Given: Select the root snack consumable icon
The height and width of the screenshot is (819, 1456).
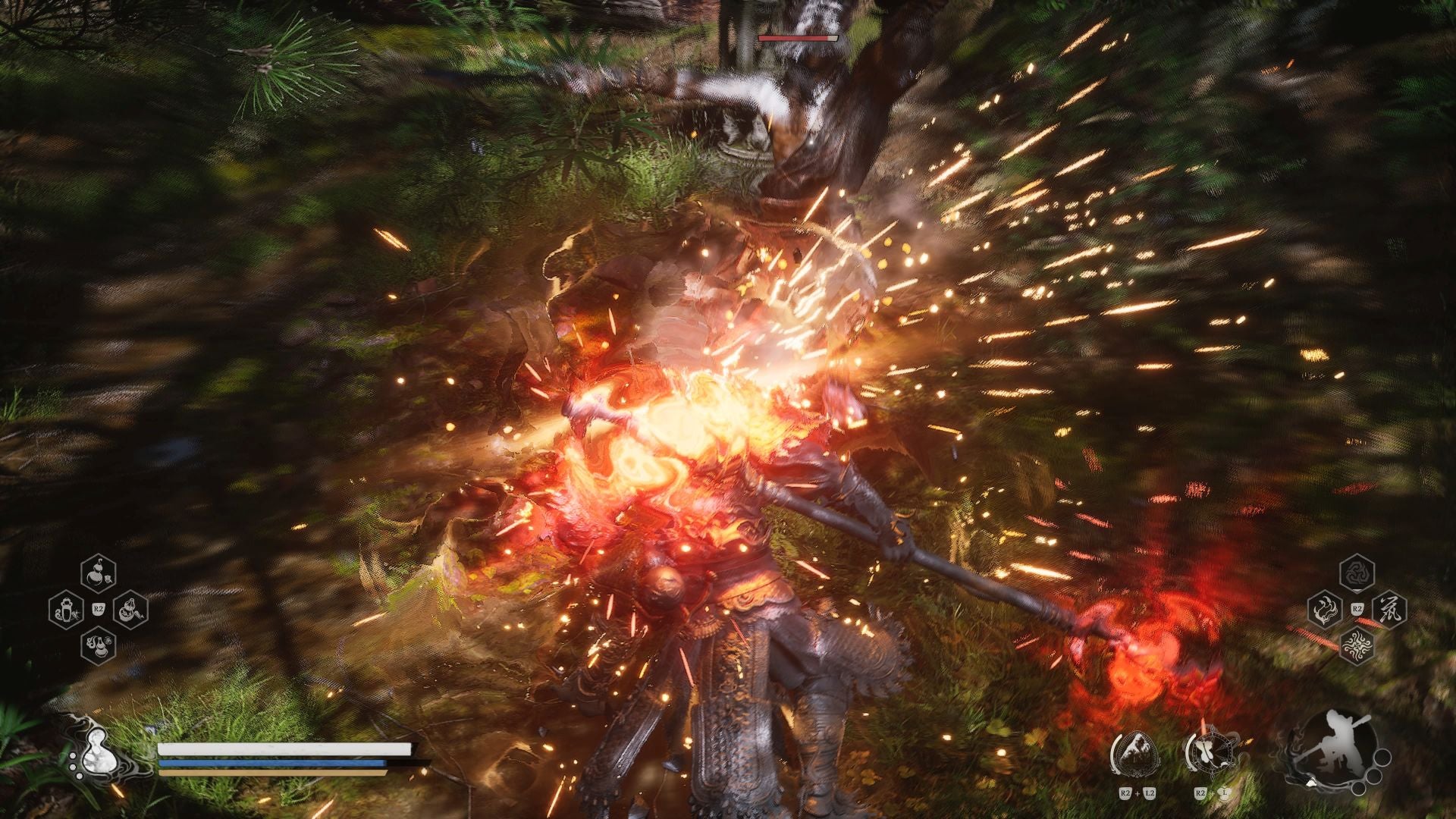Looking at the screenshot, I should pyautogui.click(x=130, y=611).
